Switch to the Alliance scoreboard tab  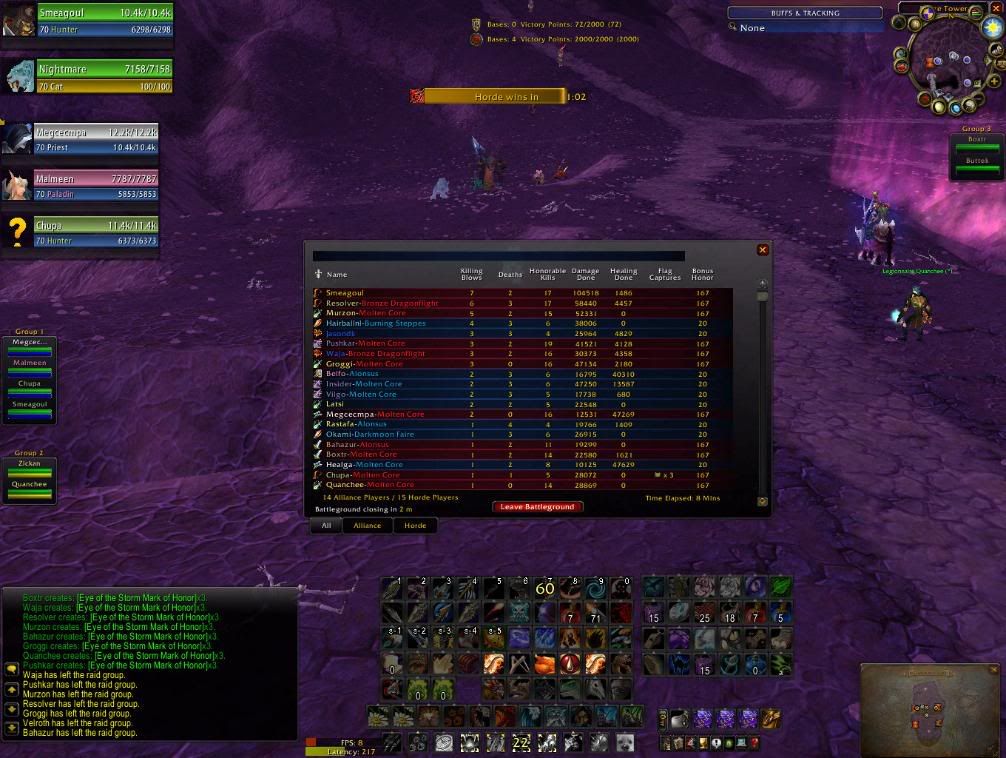pos(367,525)
